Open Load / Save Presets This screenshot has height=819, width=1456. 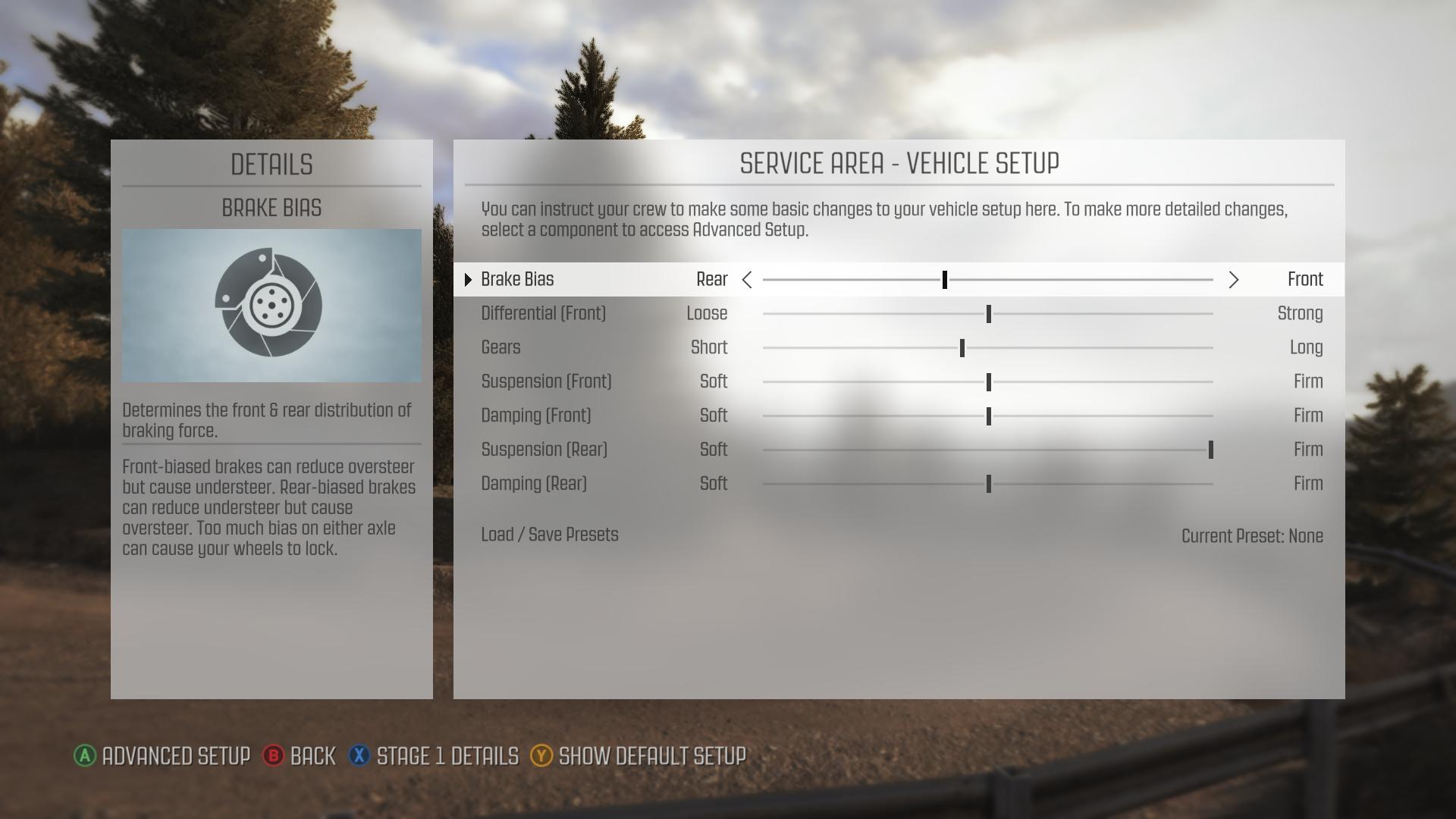pyautogui.click(x=549, y=535)
